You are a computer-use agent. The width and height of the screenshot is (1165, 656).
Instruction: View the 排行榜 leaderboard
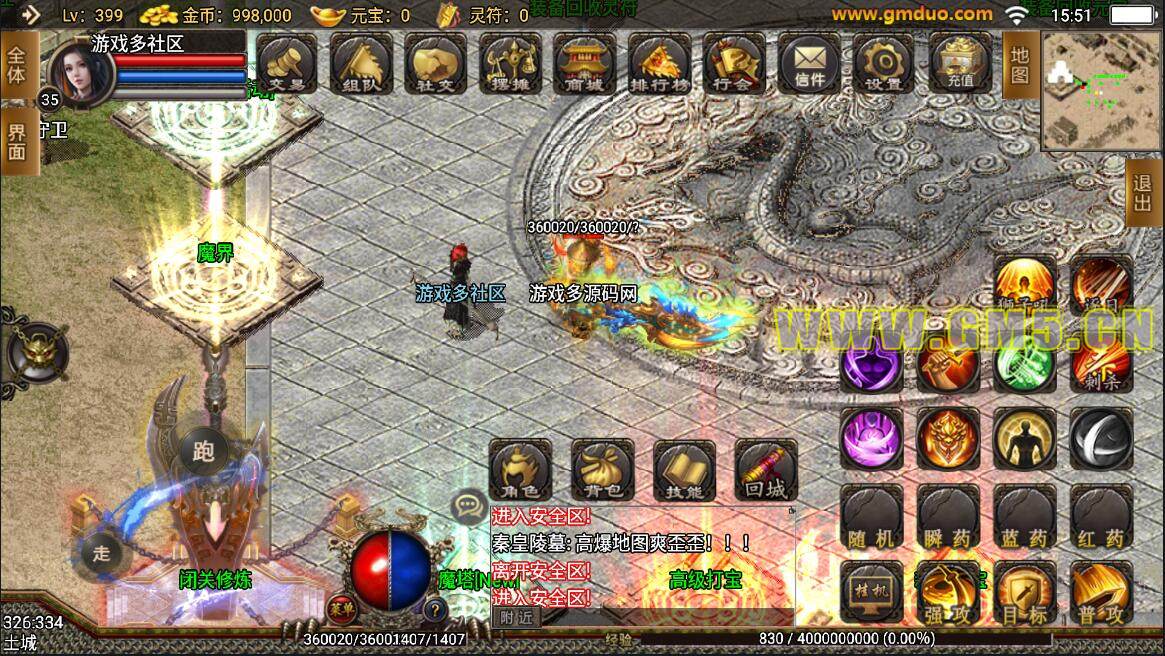(659, 63)
